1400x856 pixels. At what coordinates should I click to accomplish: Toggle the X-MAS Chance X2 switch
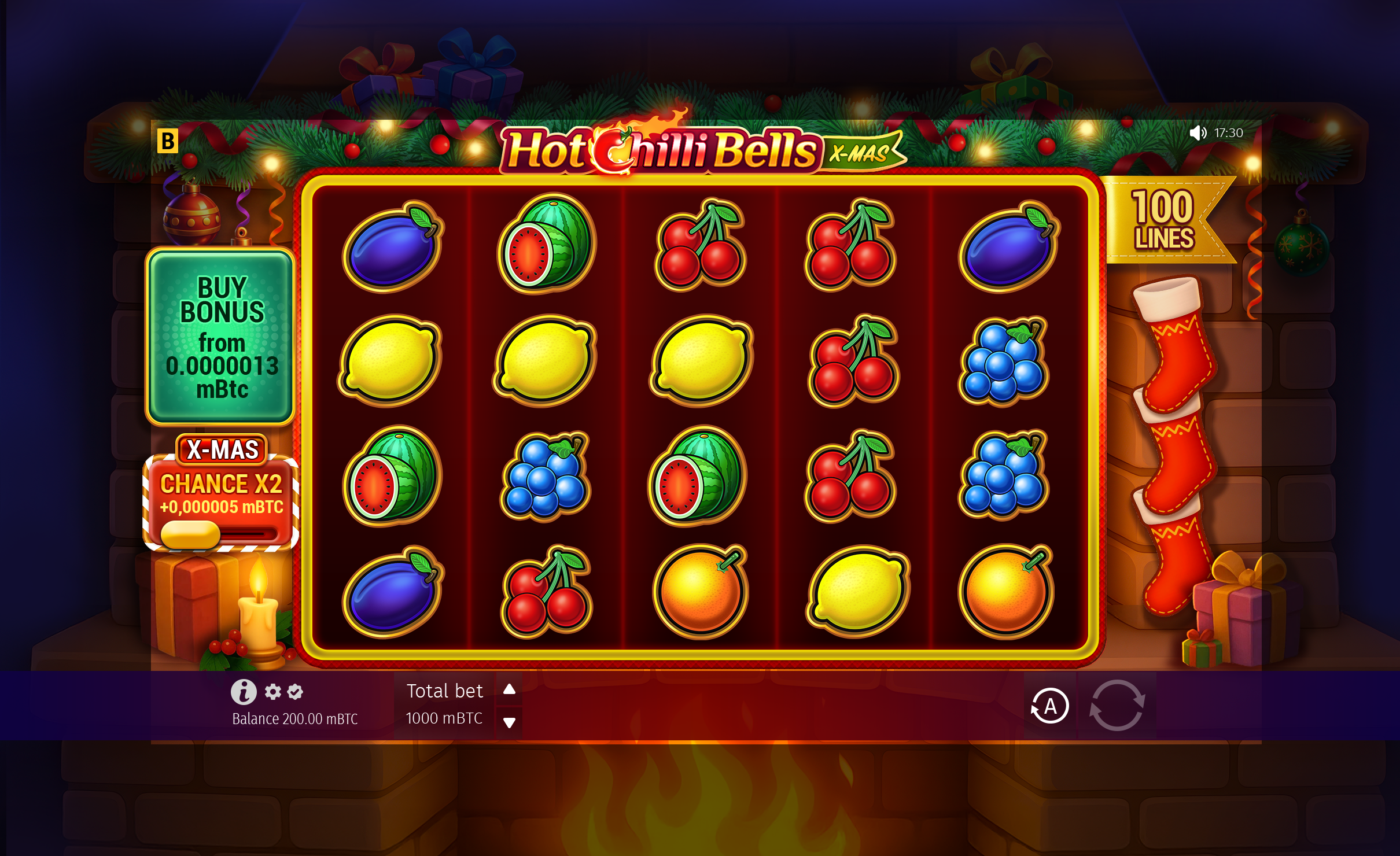[x=219, y=533]
